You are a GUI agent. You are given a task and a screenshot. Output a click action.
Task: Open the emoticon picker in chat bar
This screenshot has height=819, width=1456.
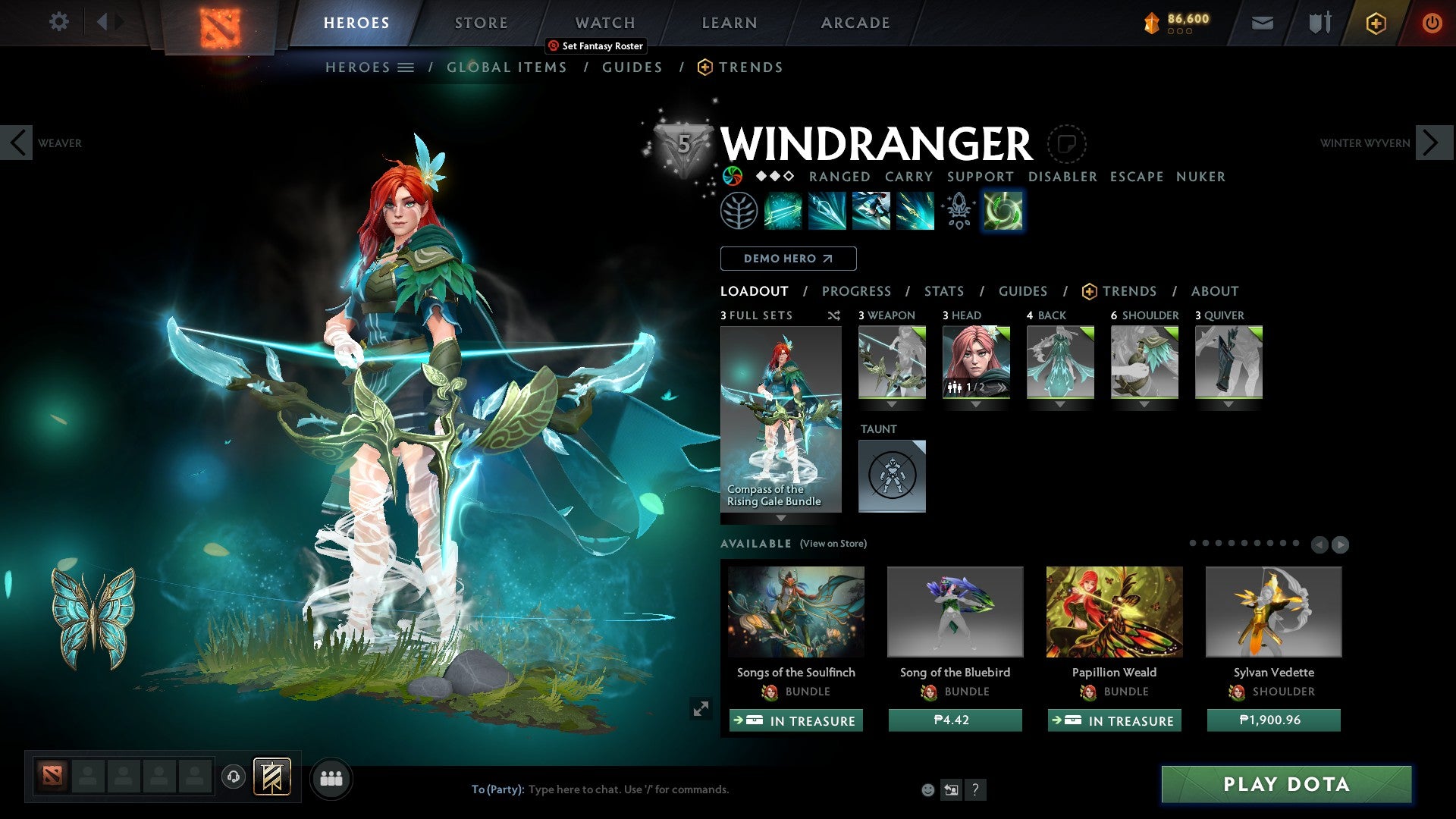tap(927, 789)
